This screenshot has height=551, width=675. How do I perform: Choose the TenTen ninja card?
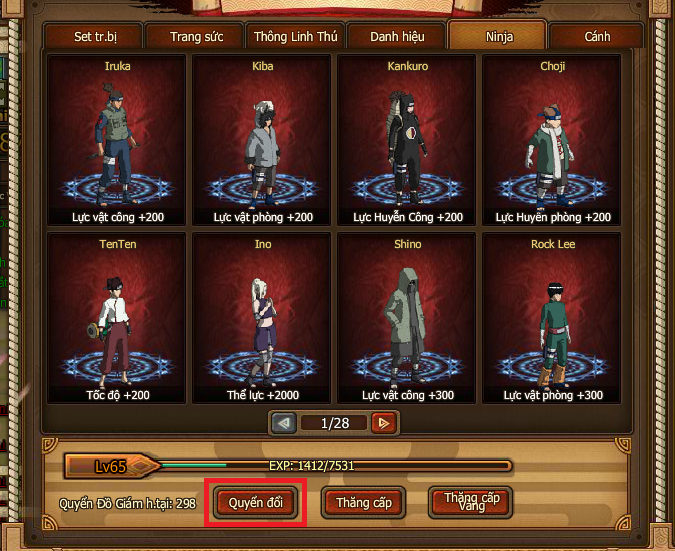point(117,319)
